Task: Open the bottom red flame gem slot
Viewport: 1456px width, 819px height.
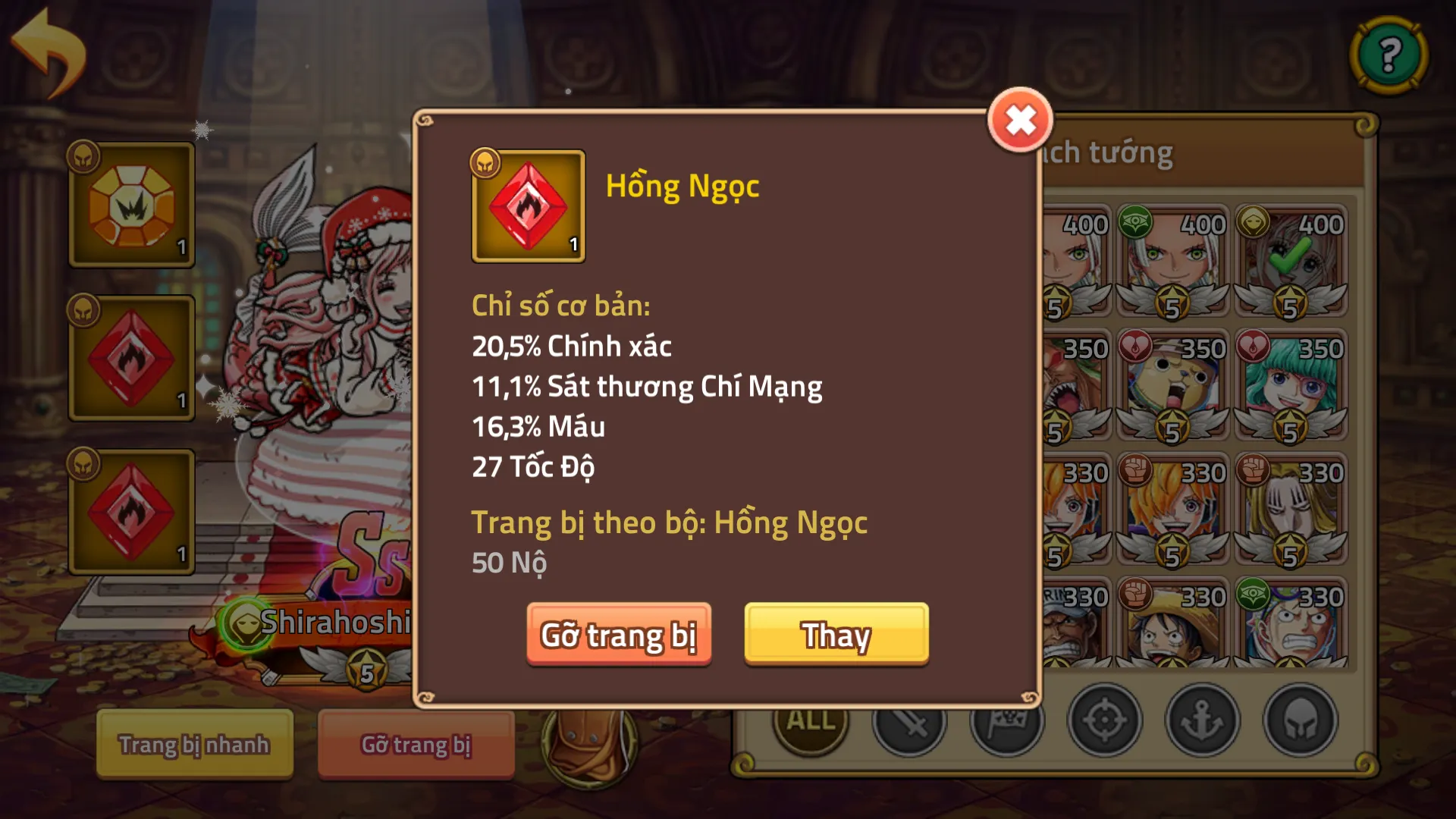Action: (132, 510)
